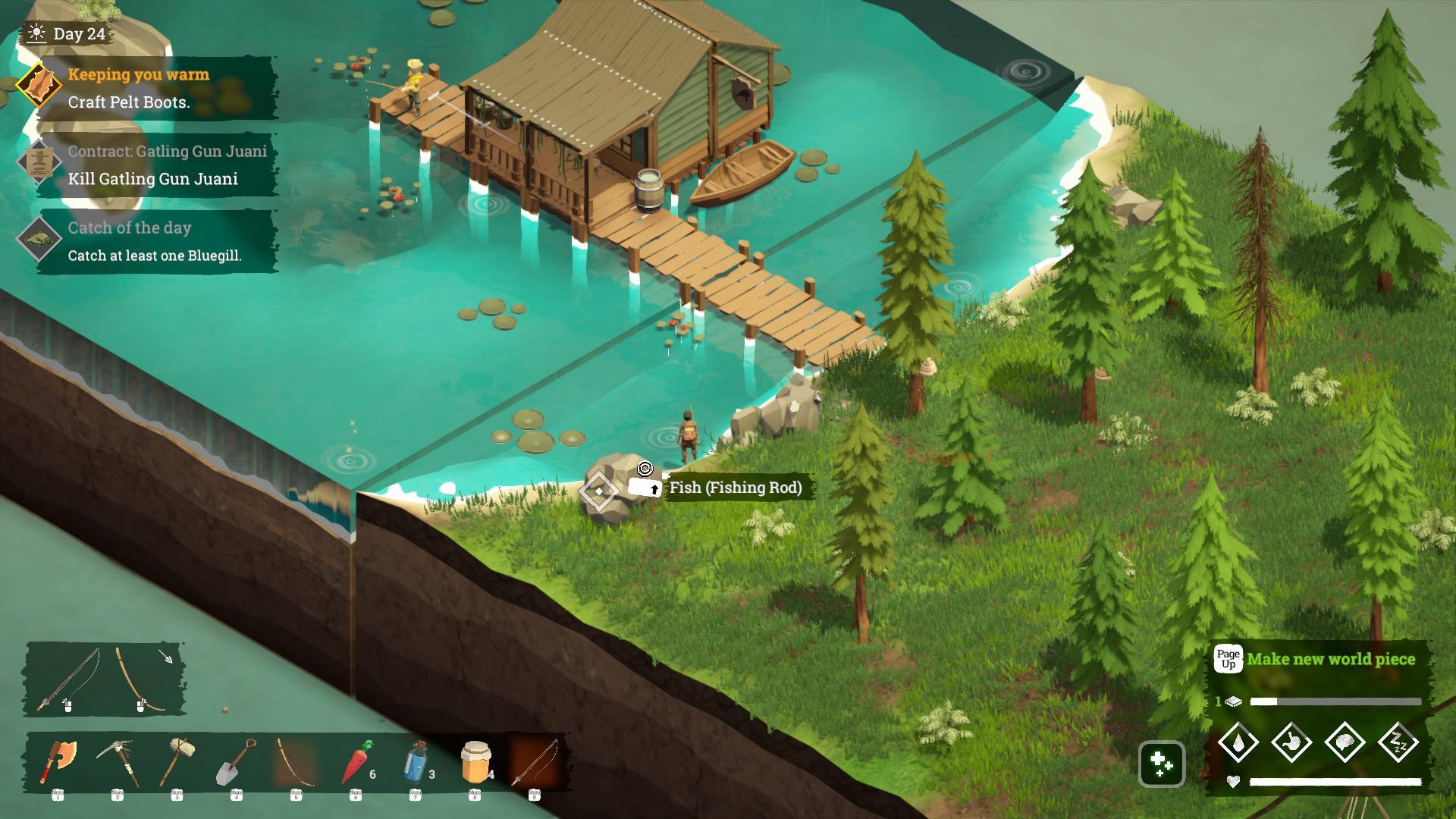Click the brain sanity status icon
Image resolution: width=1456 pixels, height=819 pixels.
coord(1345,742)
